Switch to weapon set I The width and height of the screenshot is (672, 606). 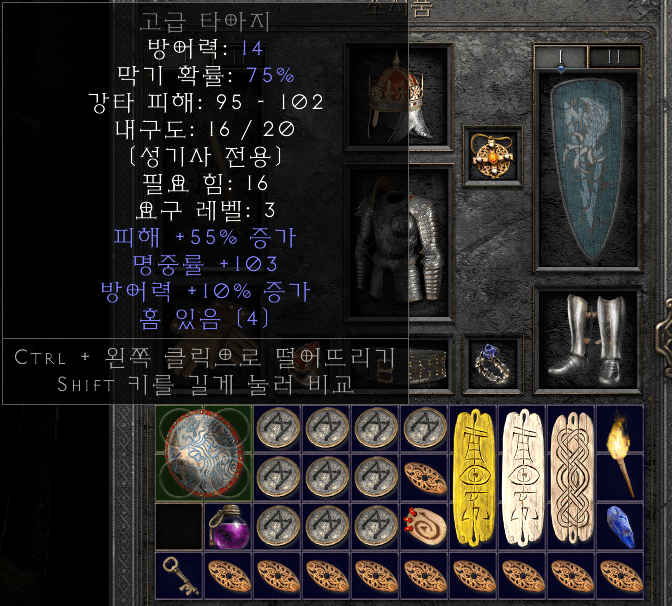coord(560,57)
